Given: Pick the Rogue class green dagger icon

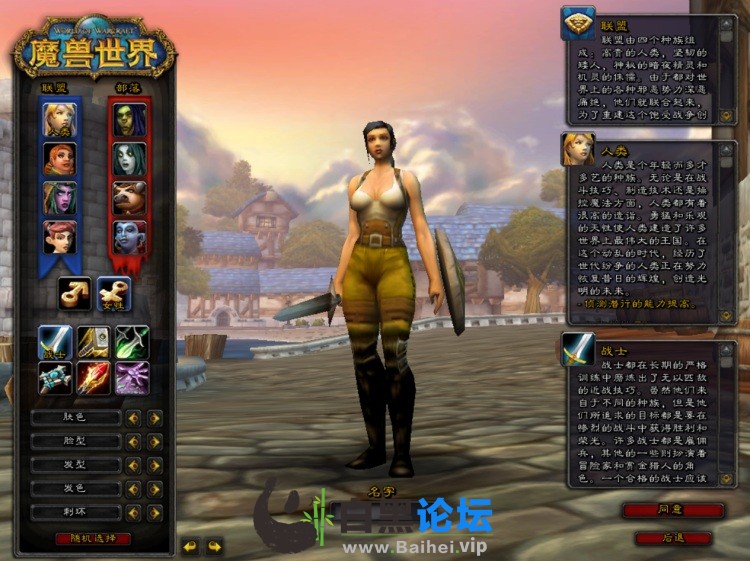Looking at the screenshot, I should [132, 341].
